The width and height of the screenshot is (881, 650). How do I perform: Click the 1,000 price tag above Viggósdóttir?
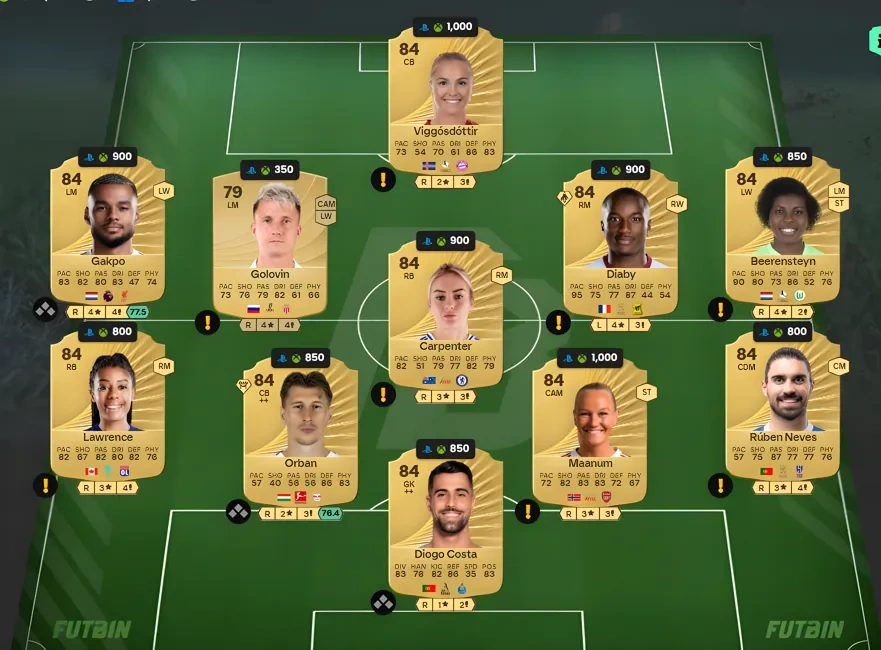pyautogui.click(x=446, y=27)
